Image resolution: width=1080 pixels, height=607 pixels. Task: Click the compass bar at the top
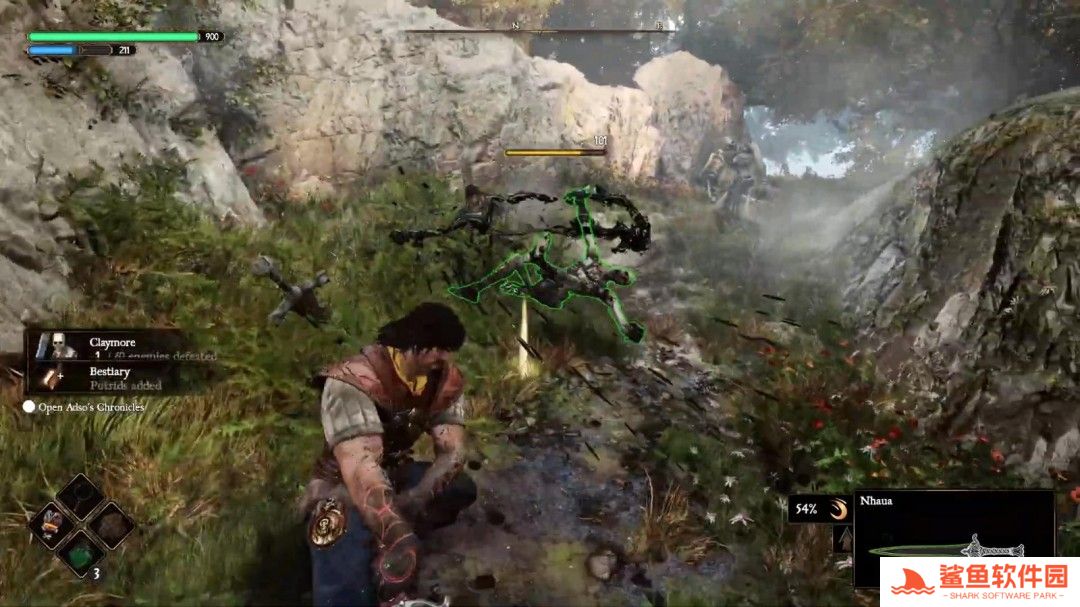pyautogui.click(x=540, y=29)
